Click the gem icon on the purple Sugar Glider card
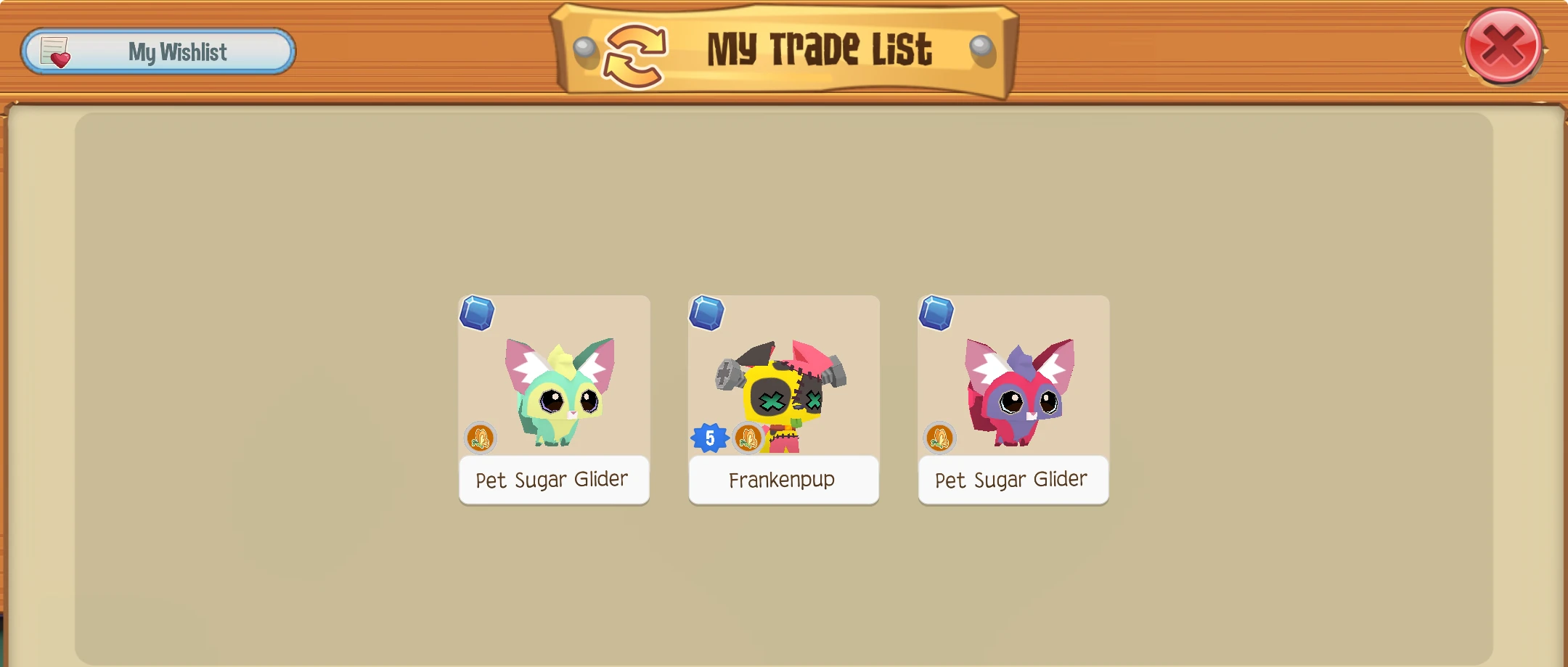Image resolution: width=1568 pixels, height=667 pixels. point(937,313)
